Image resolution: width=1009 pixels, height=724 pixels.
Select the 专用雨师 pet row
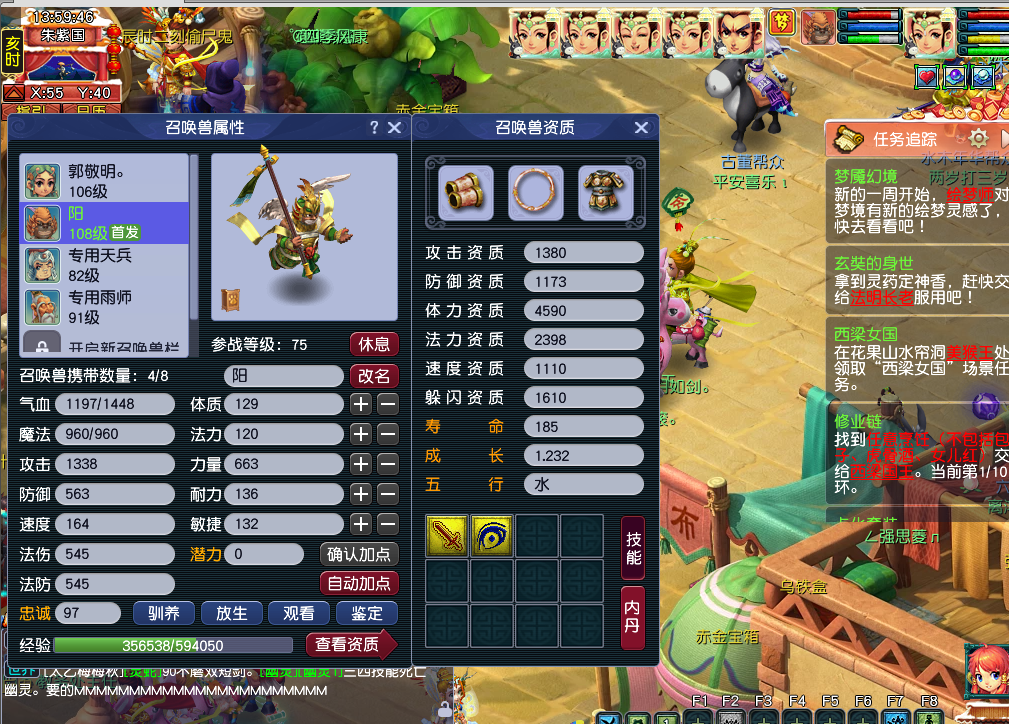click(105, 307)
